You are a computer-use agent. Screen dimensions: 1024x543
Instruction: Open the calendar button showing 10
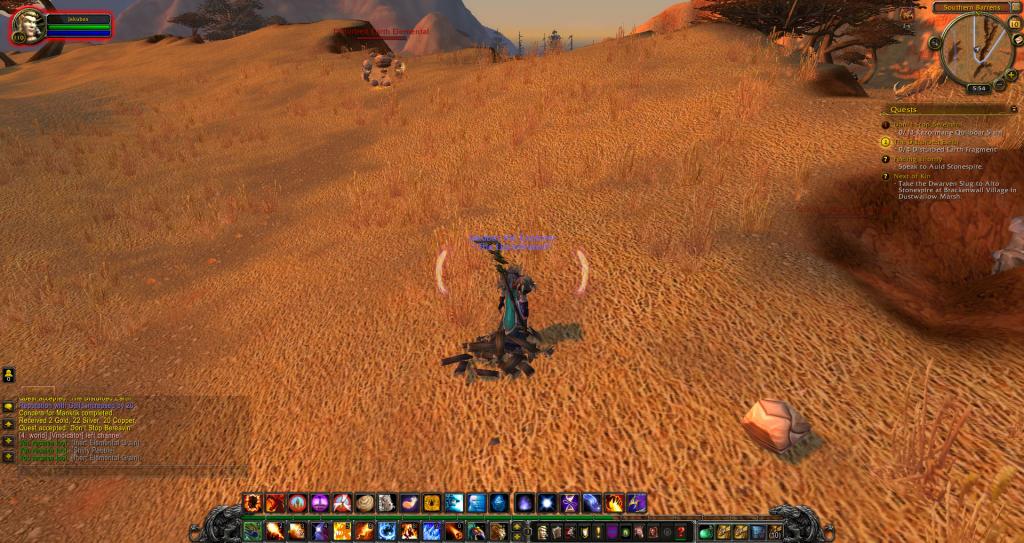pos(1014,24)
